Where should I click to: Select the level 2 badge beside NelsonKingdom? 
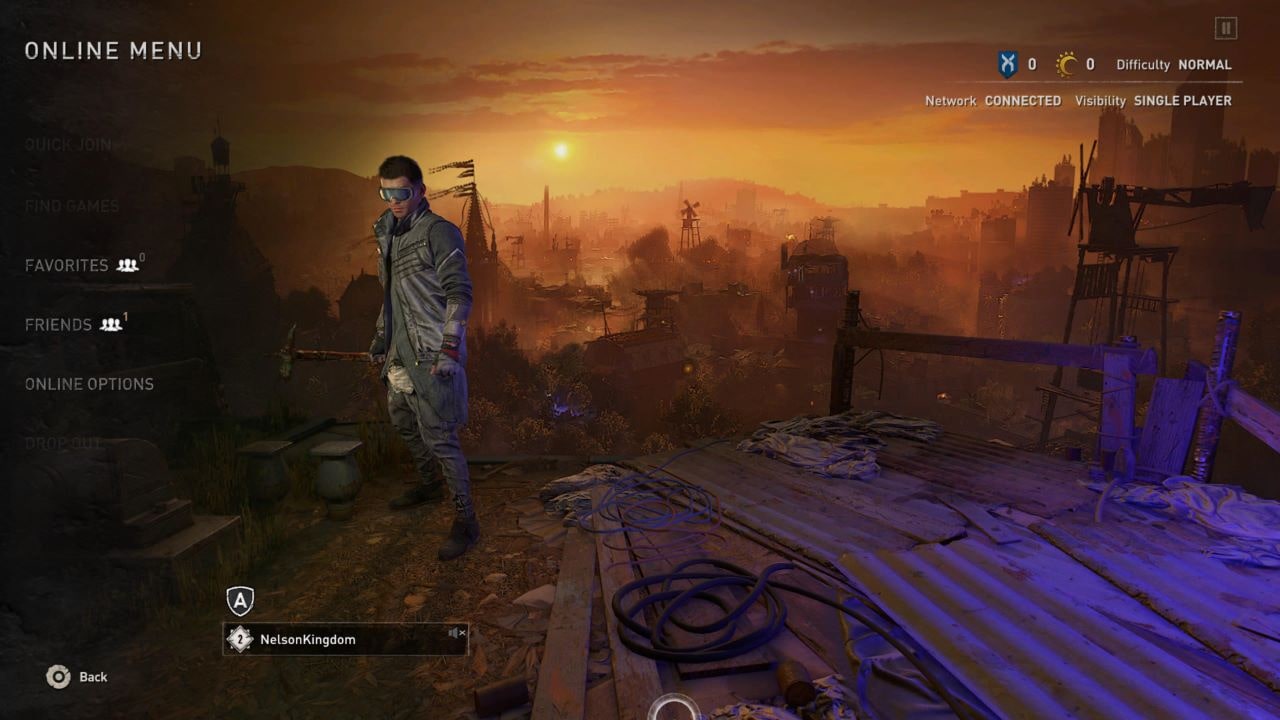tap(239, 640)
